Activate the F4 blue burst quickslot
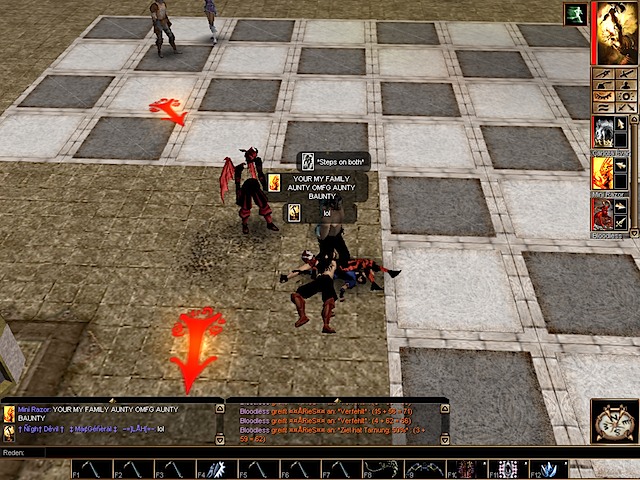 pyautogui.click(x=216, y=468)
